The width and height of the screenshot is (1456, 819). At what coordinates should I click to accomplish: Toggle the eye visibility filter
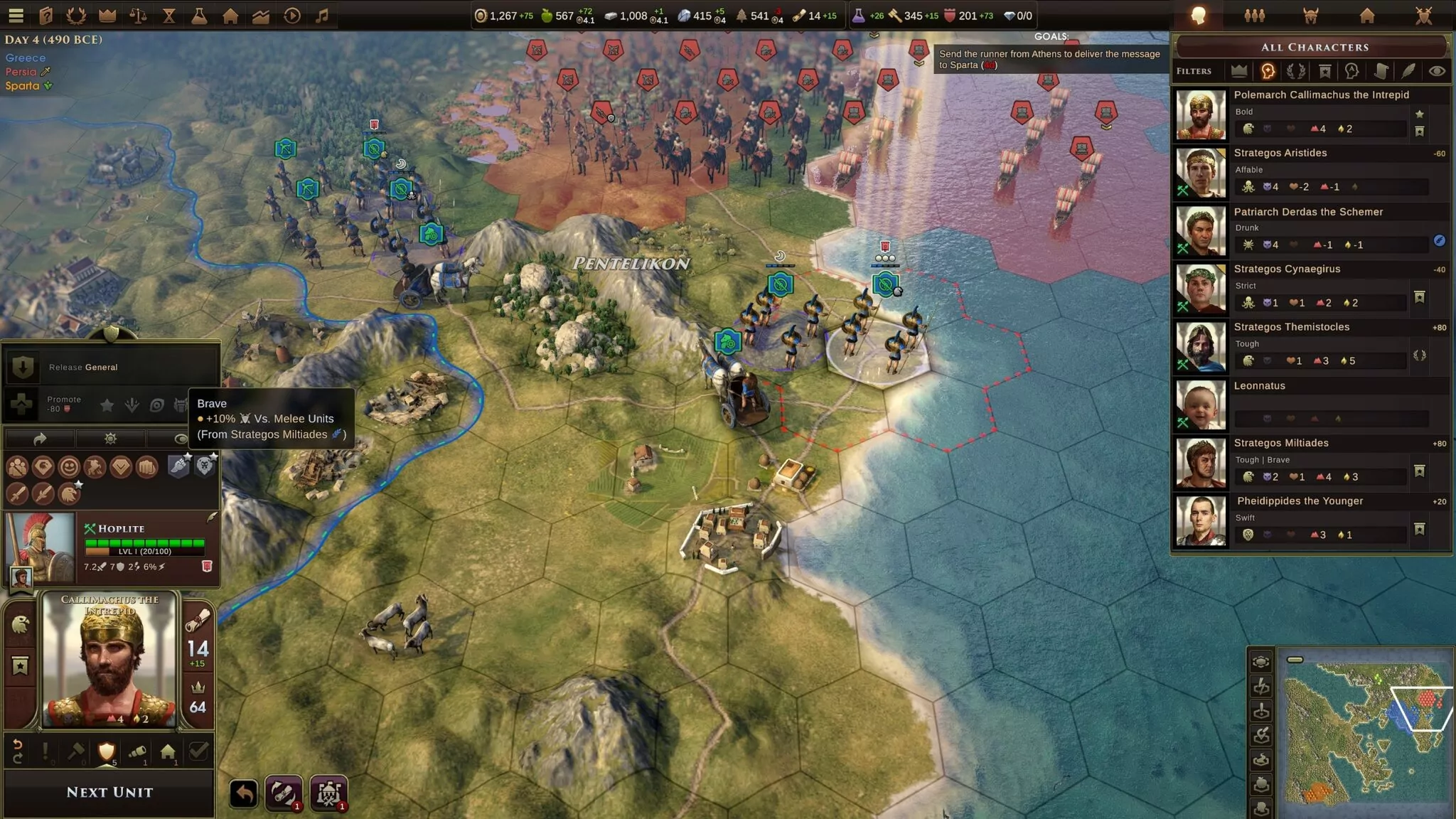(1437, 70)
